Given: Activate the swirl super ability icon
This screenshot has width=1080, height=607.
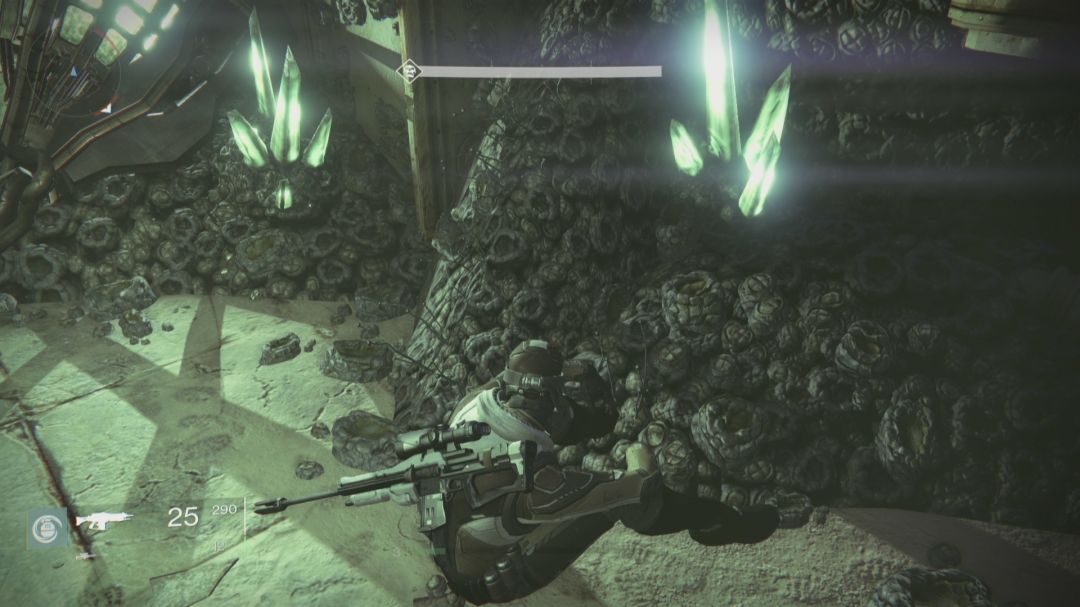Looking at the screenshot, I should [x=47, y=527].
